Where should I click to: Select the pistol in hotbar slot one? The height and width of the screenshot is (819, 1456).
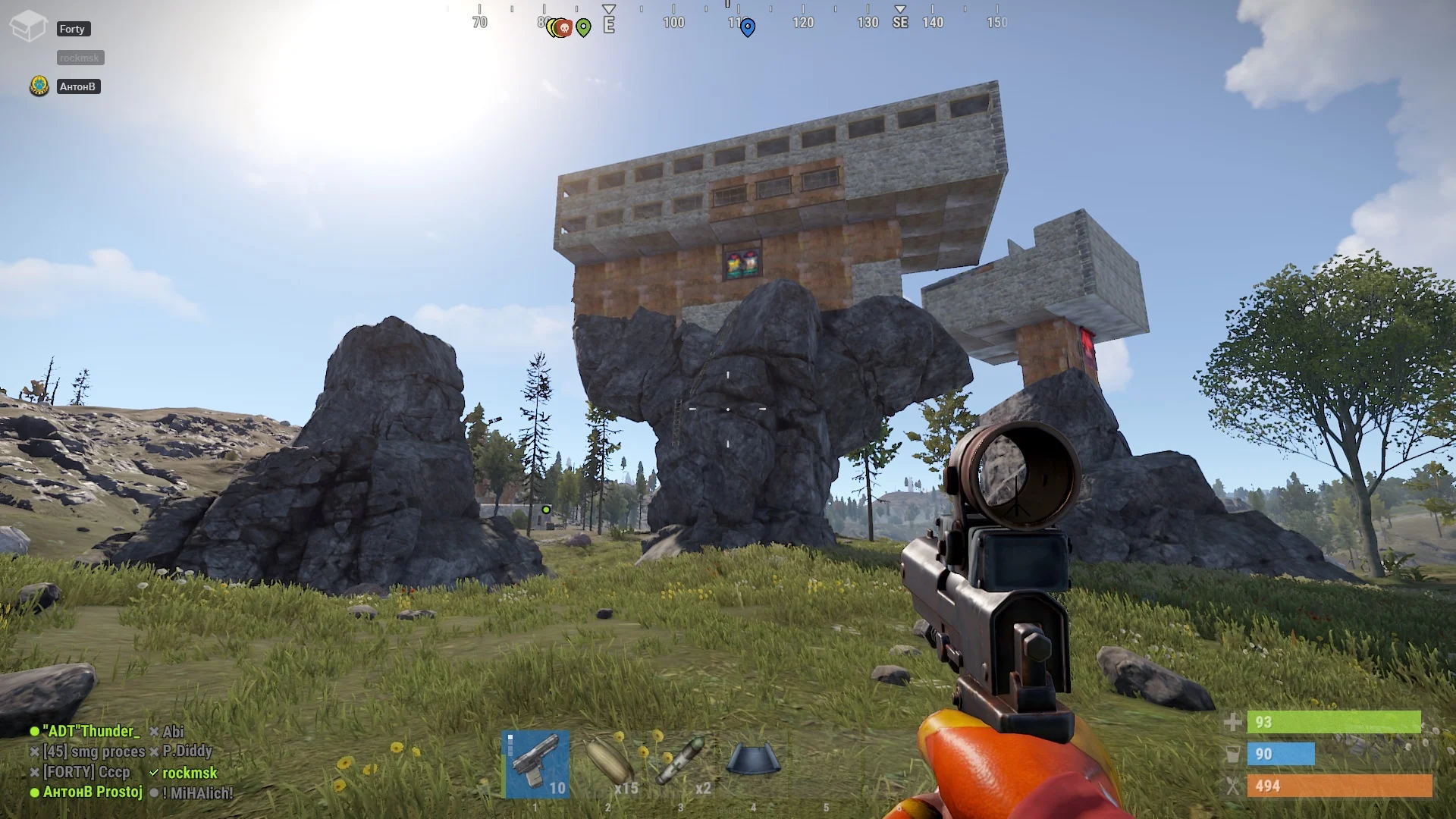point(537,764)
